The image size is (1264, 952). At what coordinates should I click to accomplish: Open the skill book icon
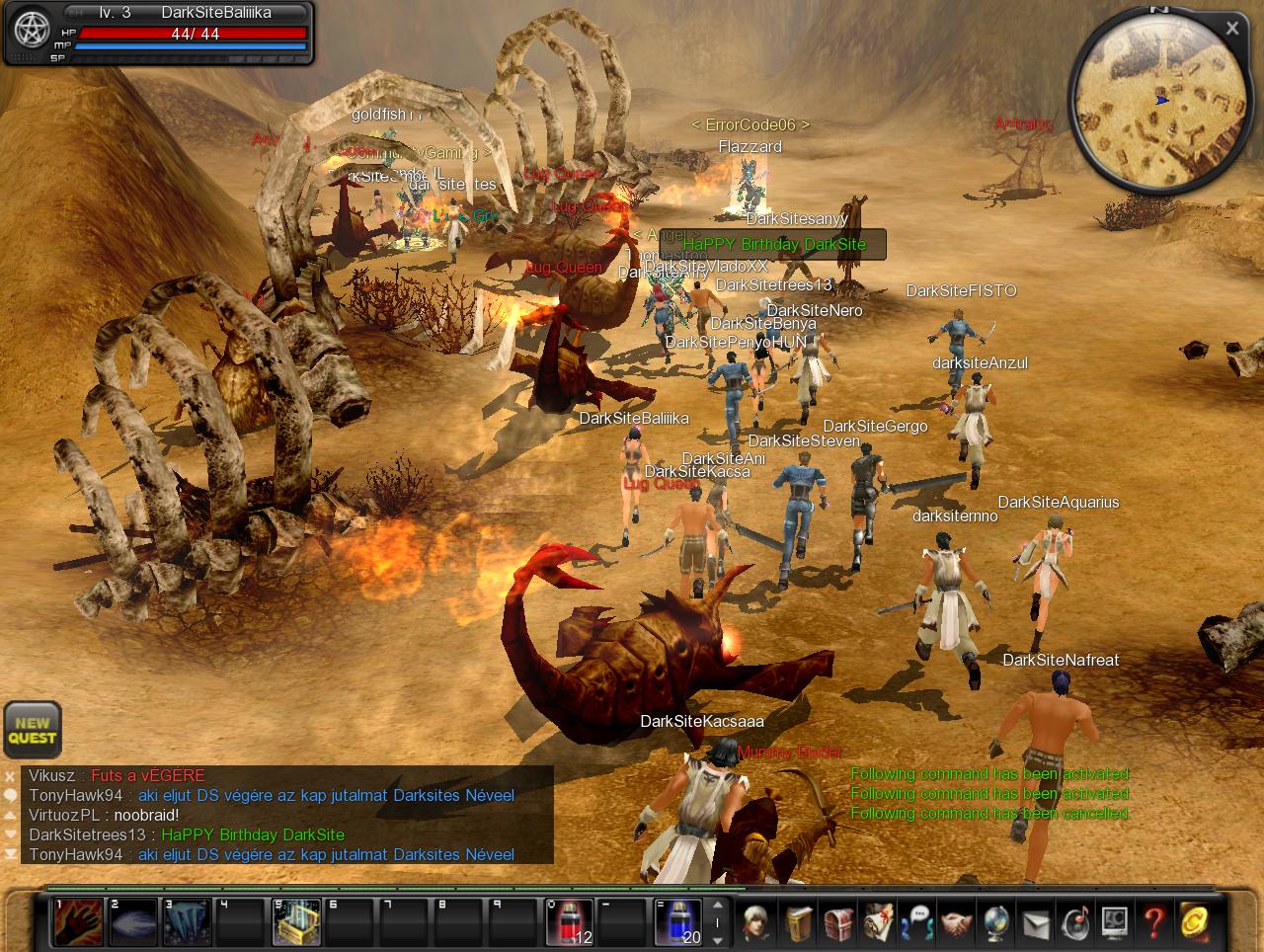pos(800,922)
